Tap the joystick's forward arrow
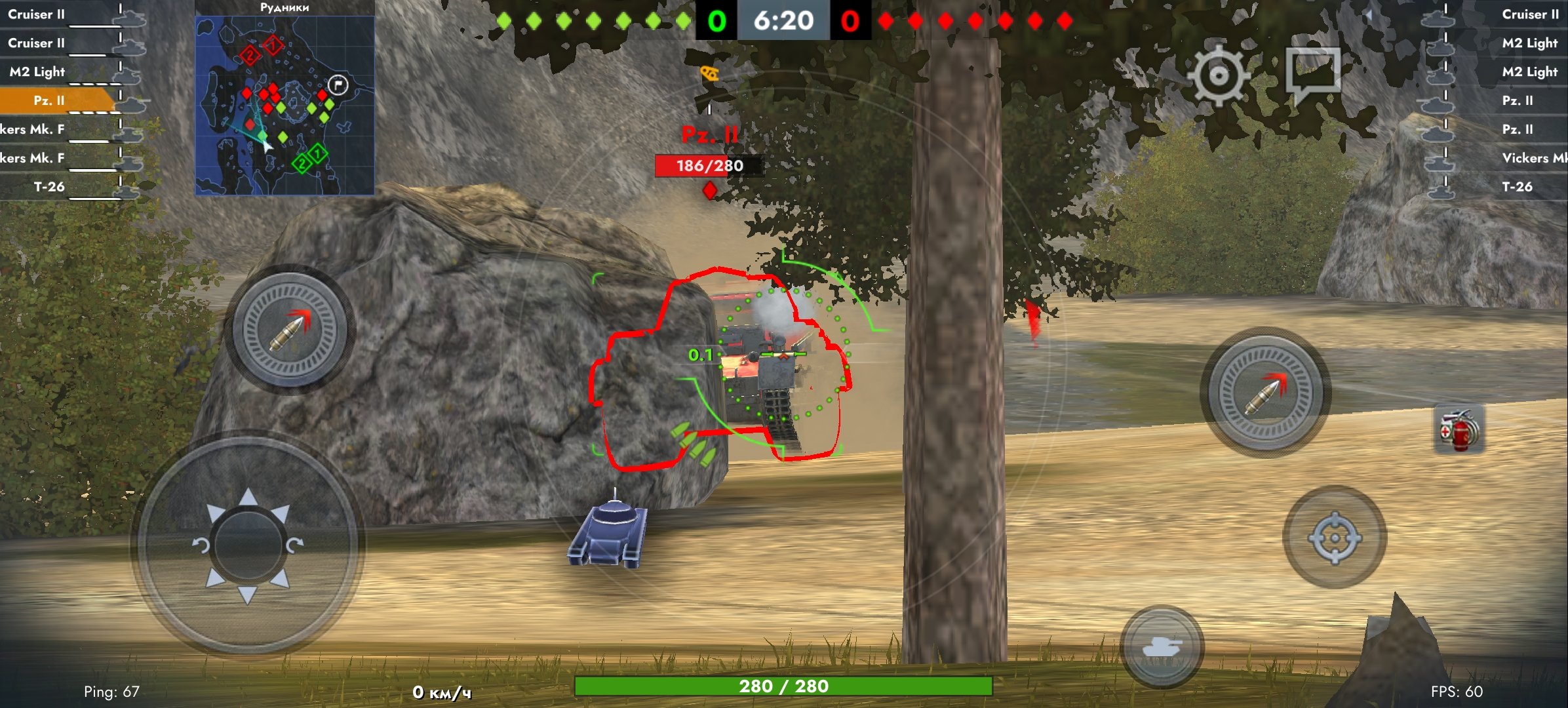Screen dimensions: 1568x708 click(x=248, y=498)
